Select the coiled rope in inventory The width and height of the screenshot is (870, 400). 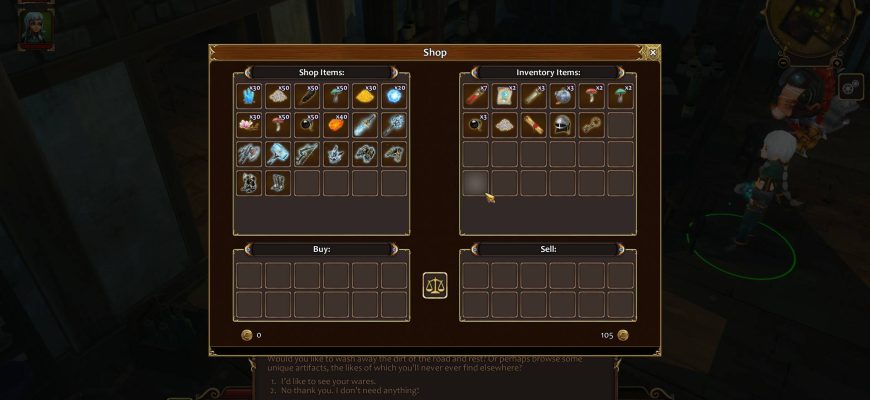[x=591, y=125]
